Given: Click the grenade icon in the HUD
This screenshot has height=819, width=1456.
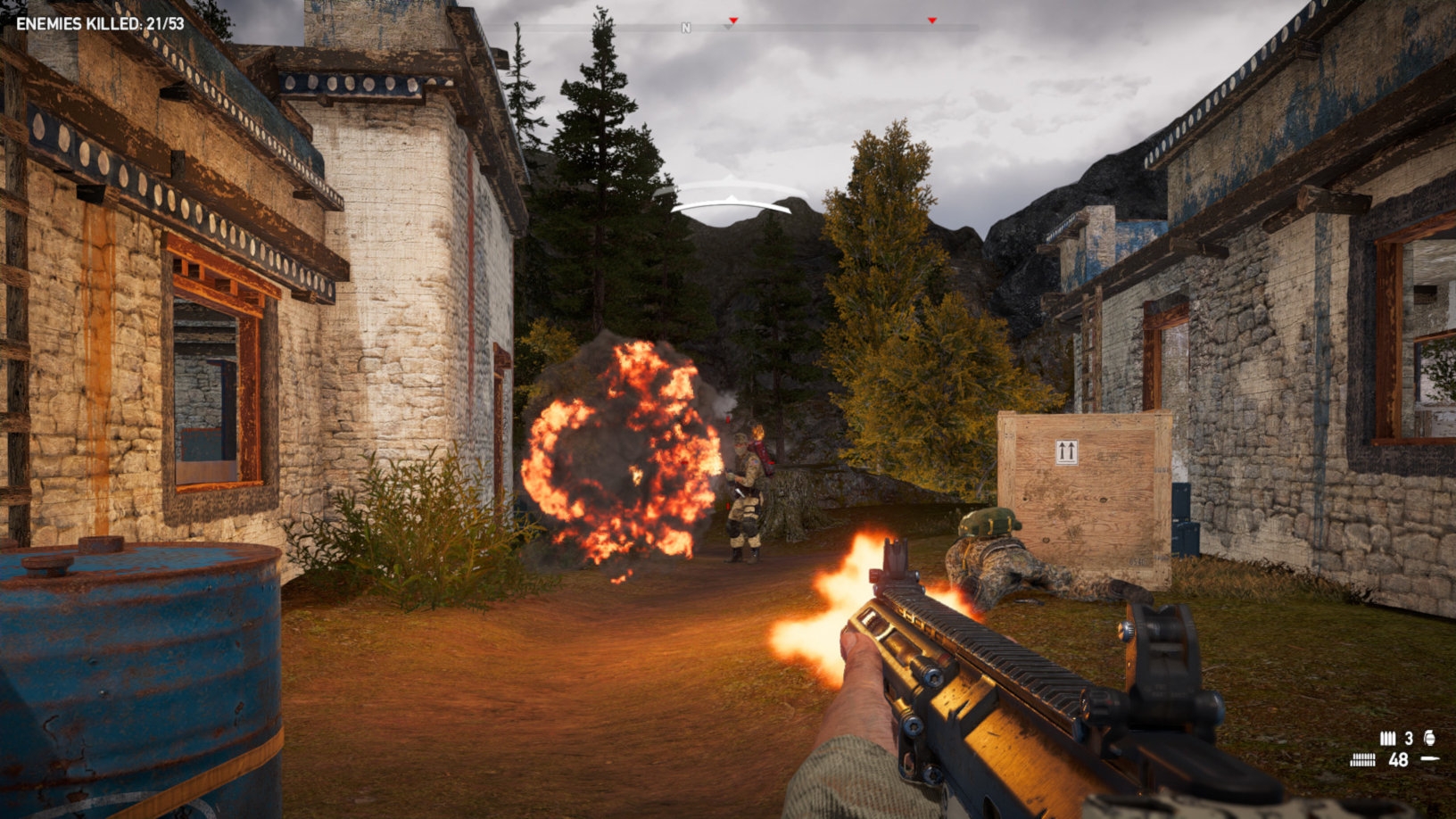Looking at the screenshot, I should [x=1430, y=738].
